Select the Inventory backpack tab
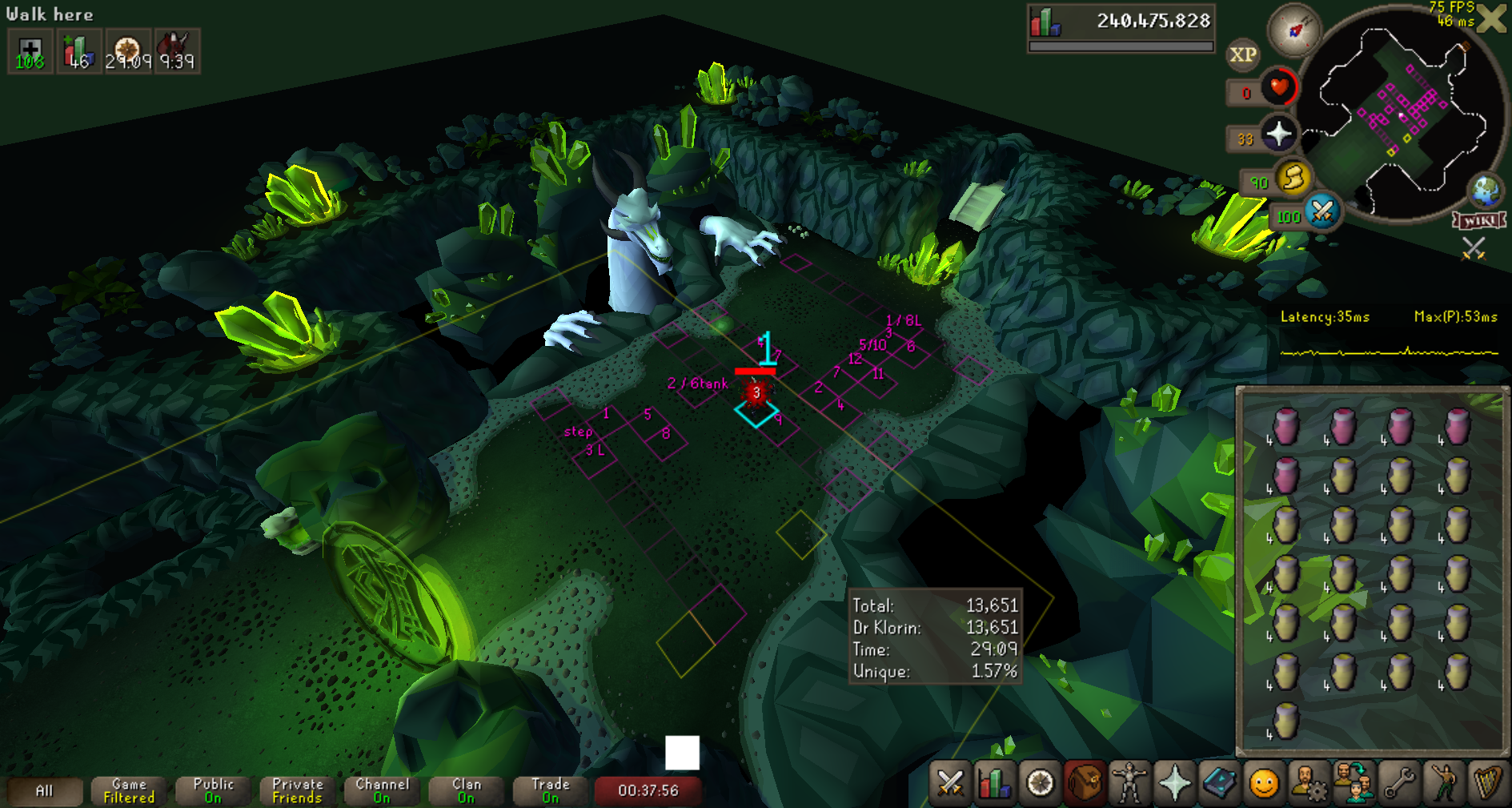1512x808 pixels. pyautogui.click(x=1085, y=782)
